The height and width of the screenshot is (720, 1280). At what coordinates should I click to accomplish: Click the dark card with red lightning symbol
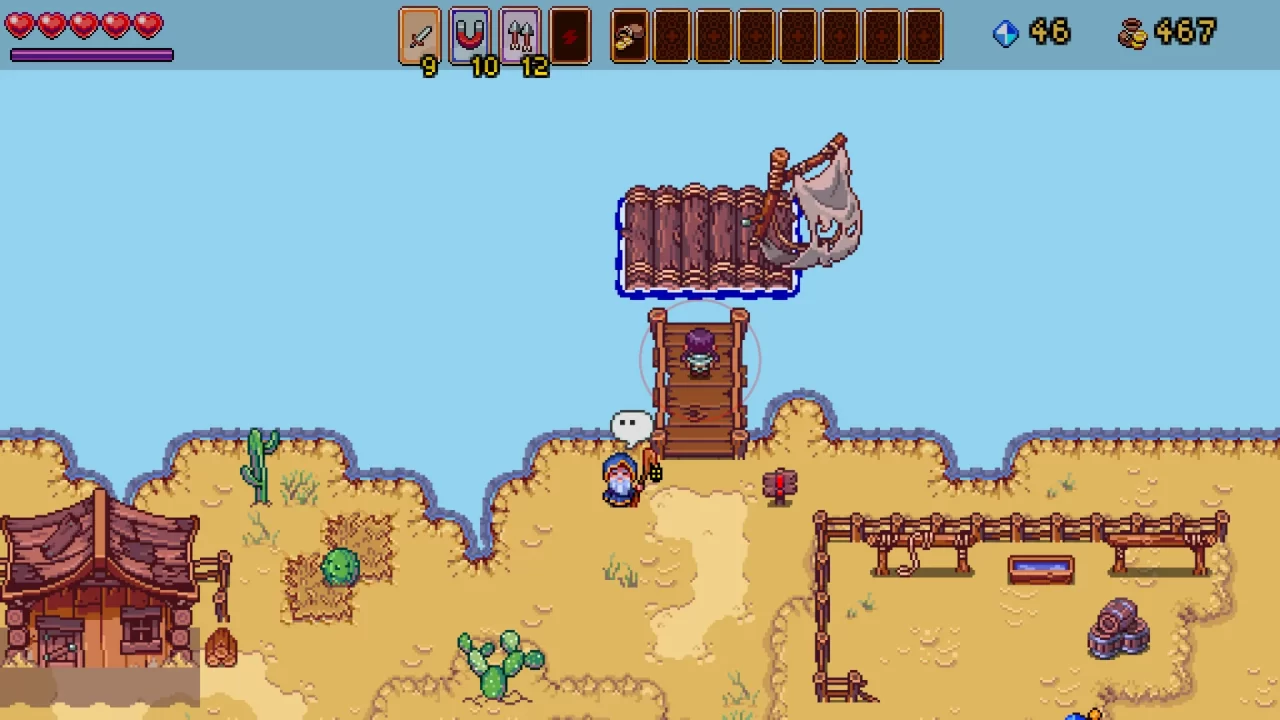[570, 35]
